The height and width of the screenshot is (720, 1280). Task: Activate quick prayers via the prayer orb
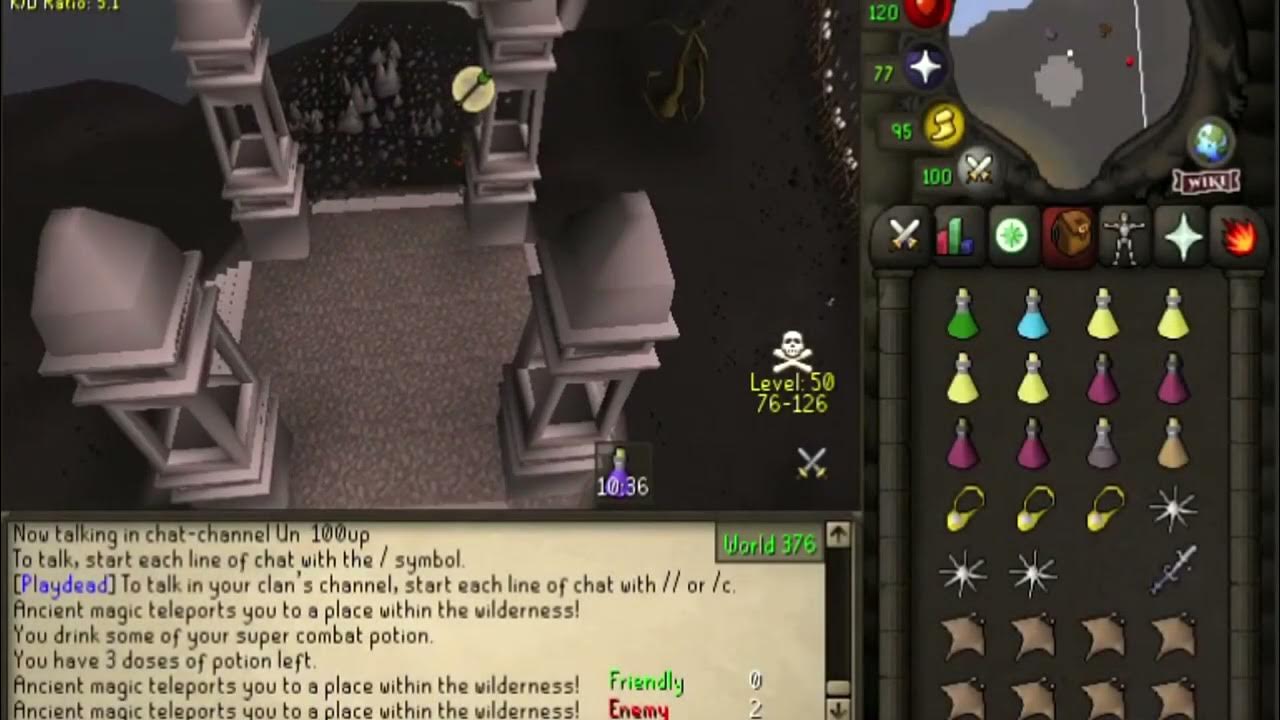pyautogui.click(x=928, y=66)
